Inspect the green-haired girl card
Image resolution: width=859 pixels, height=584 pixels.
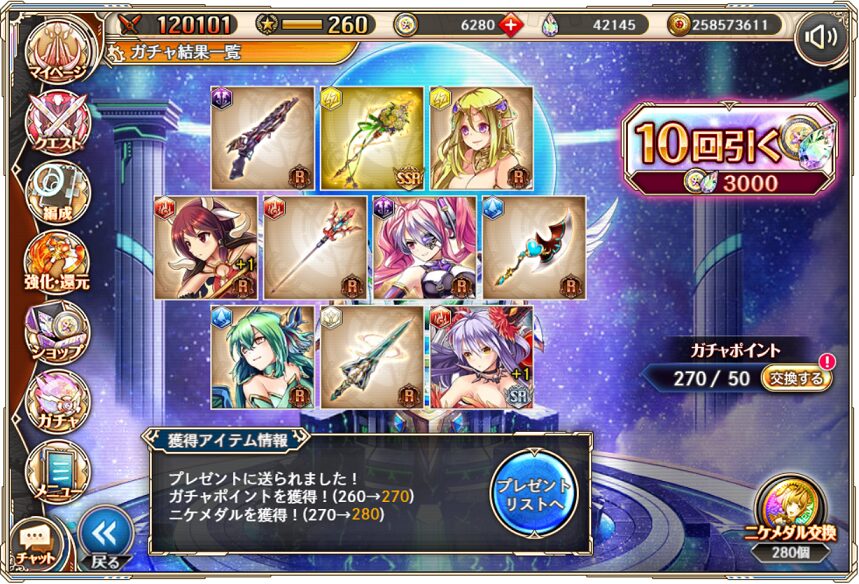point(262,358)
